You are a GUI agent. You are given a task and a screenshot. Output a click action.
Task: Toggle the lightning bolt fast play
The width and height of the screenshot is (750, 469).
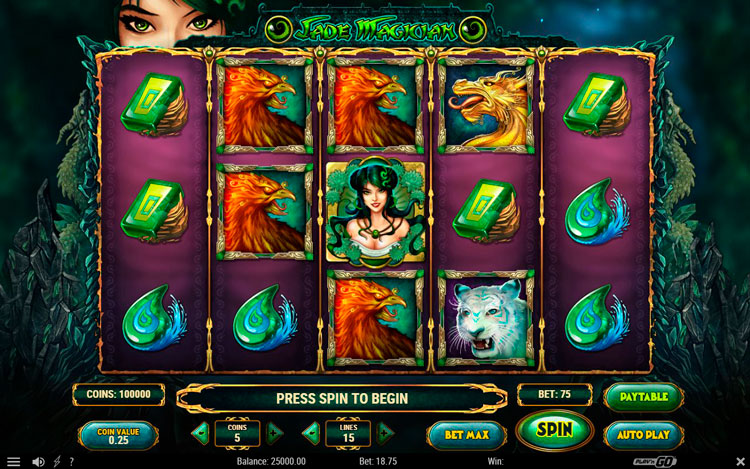tap(56, 461)
